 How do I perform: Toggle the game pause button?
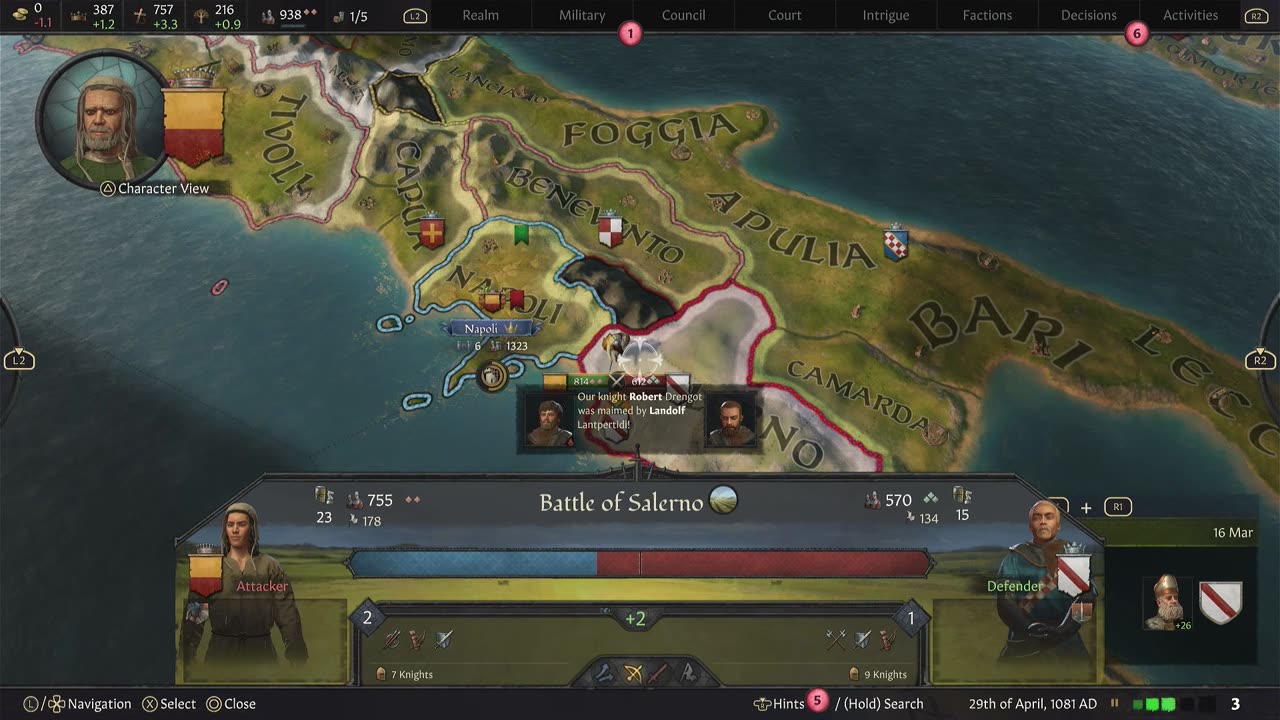1115,704
